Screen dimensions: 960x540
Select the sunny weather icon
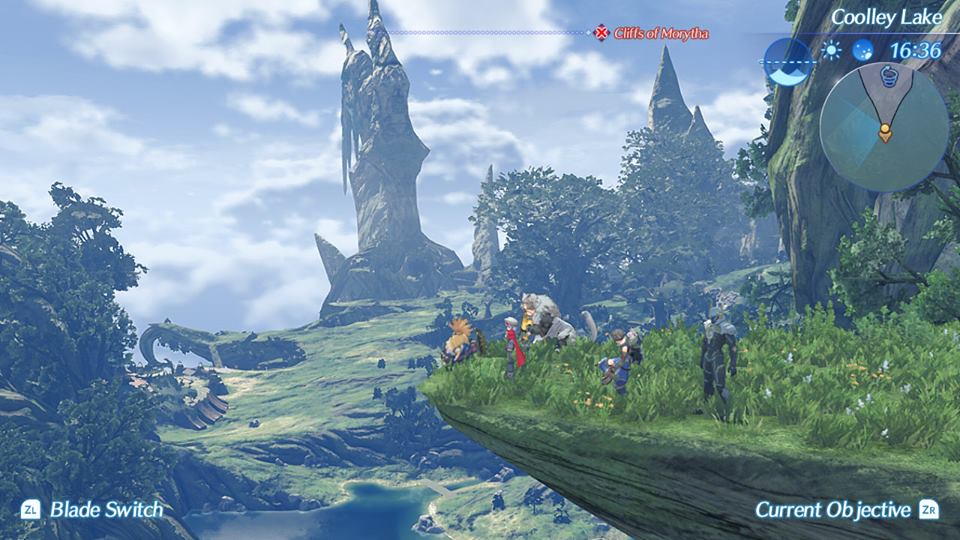coord(831,51)
